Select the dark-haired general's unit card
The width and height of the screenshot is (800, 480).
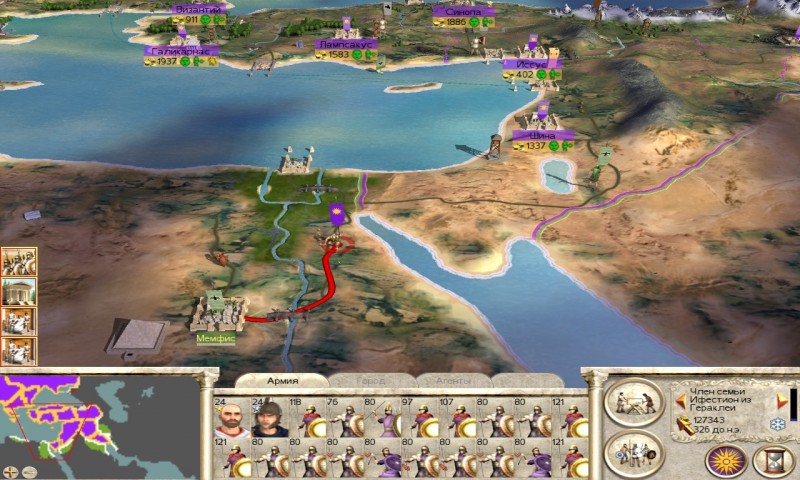(x=269, y=420)
